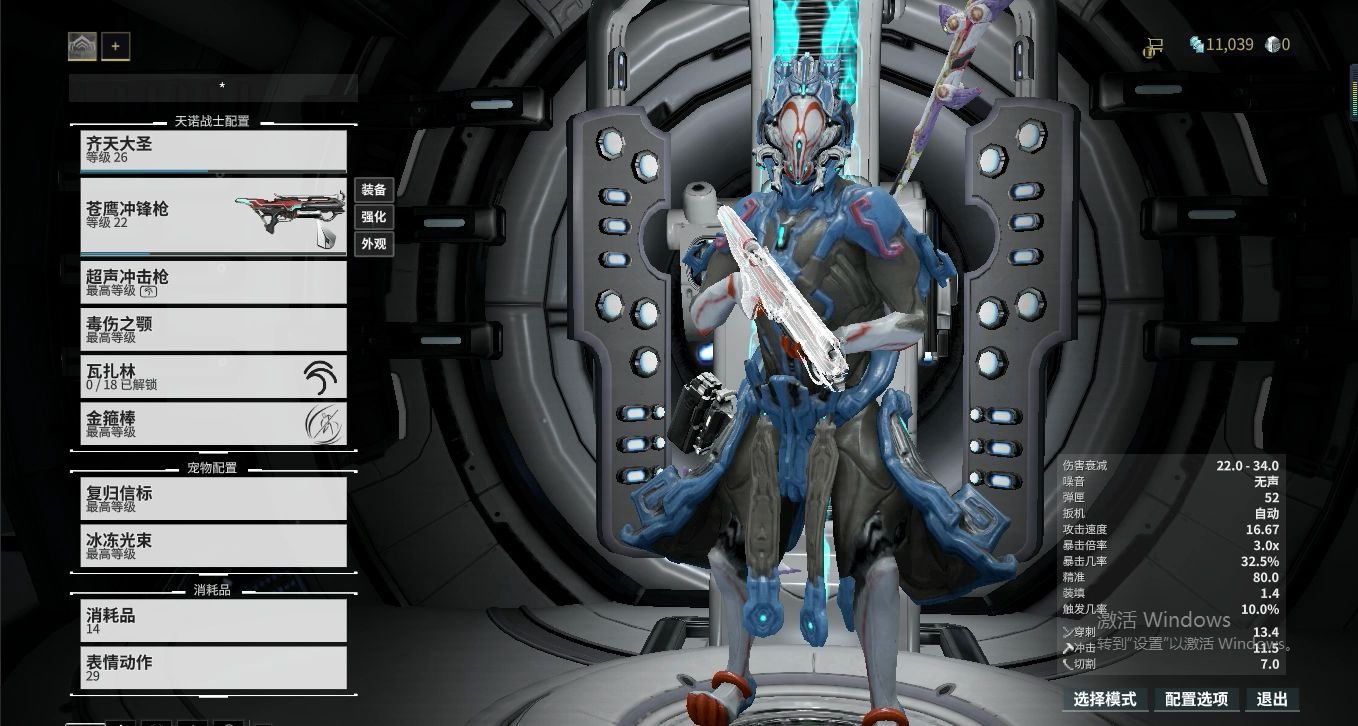Open the 复归信标 companion slot
1358x726 pixels.
click(x=213, y=498)
